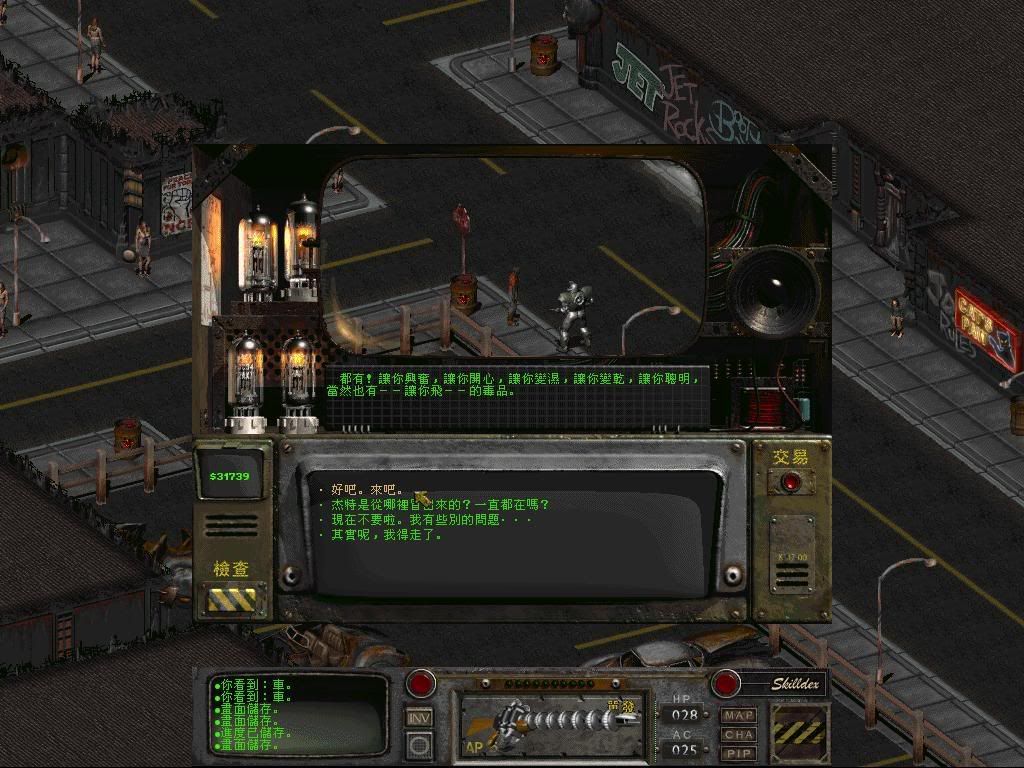Choose the reply 好吧。來吧。
The image size is (1024, 768).
[362, 491]
